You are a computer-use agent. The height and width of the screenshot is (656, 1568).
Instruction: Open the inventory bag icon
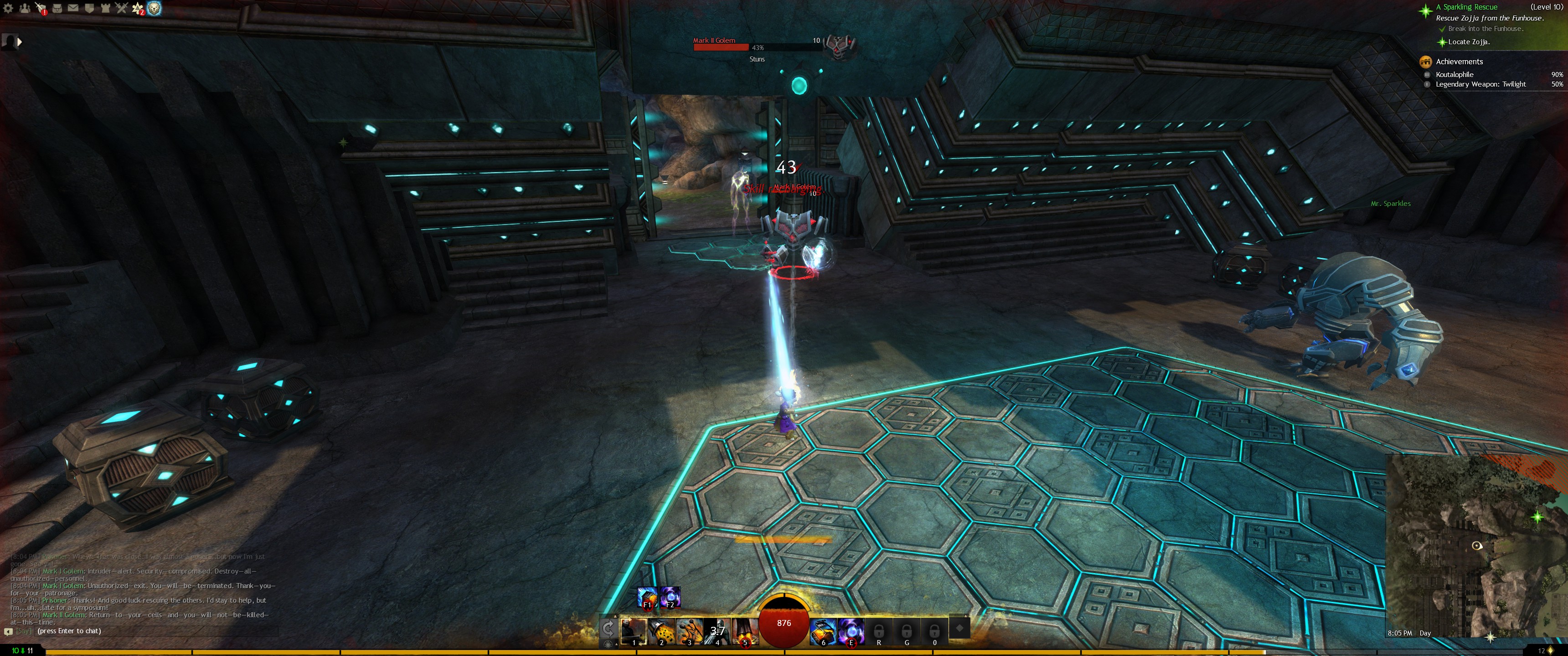pos(57,9)
